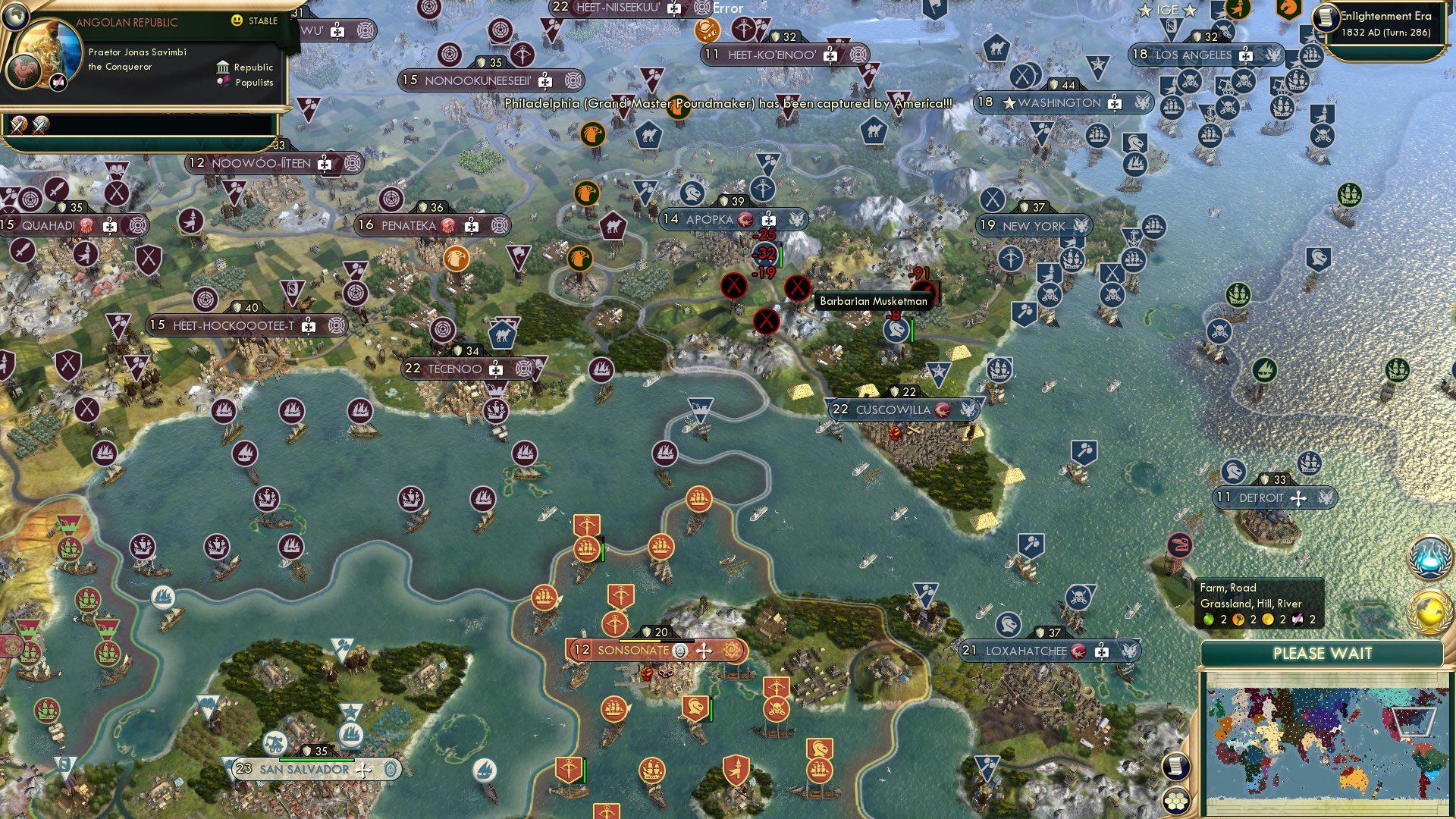1456x819 pixels.
Task: Select the Detroit city banner
Action: [1260, 498]
